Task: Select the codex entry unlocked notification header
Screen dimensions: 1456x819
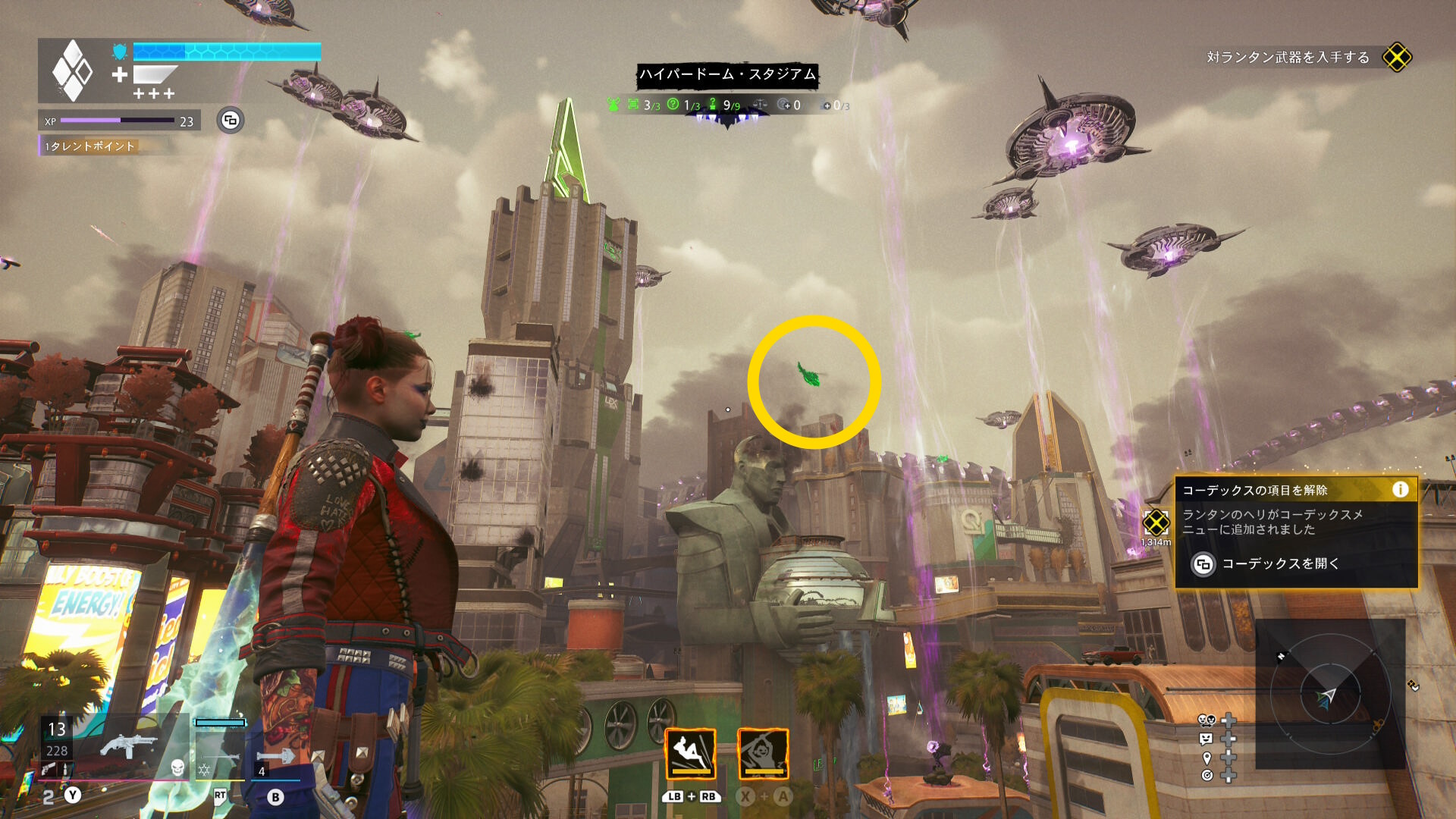Action: pyautogui.click(x=1255, y=491)
